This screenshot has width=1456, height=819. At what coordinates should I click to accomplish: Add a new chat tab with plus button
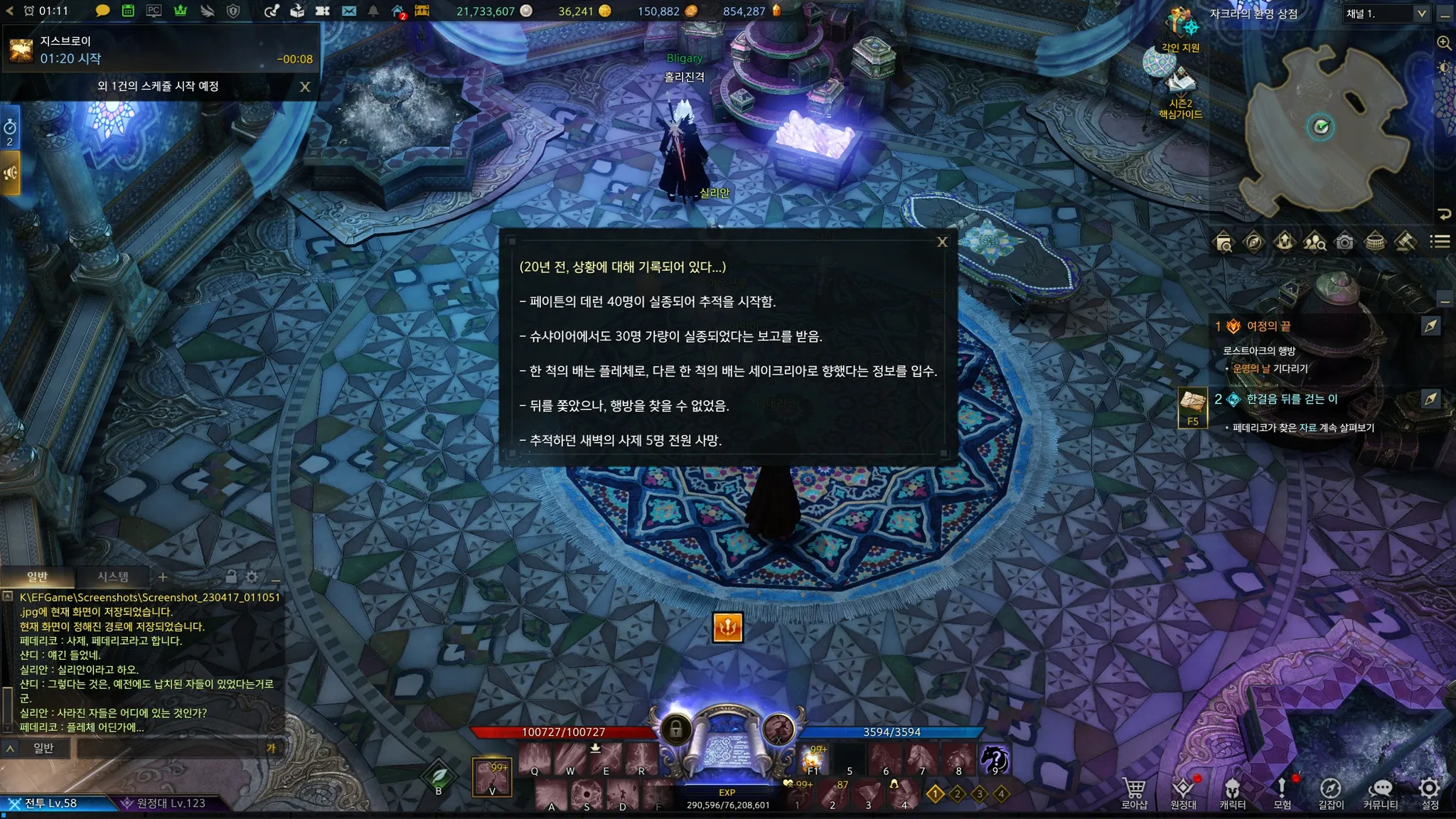point(163,577)
